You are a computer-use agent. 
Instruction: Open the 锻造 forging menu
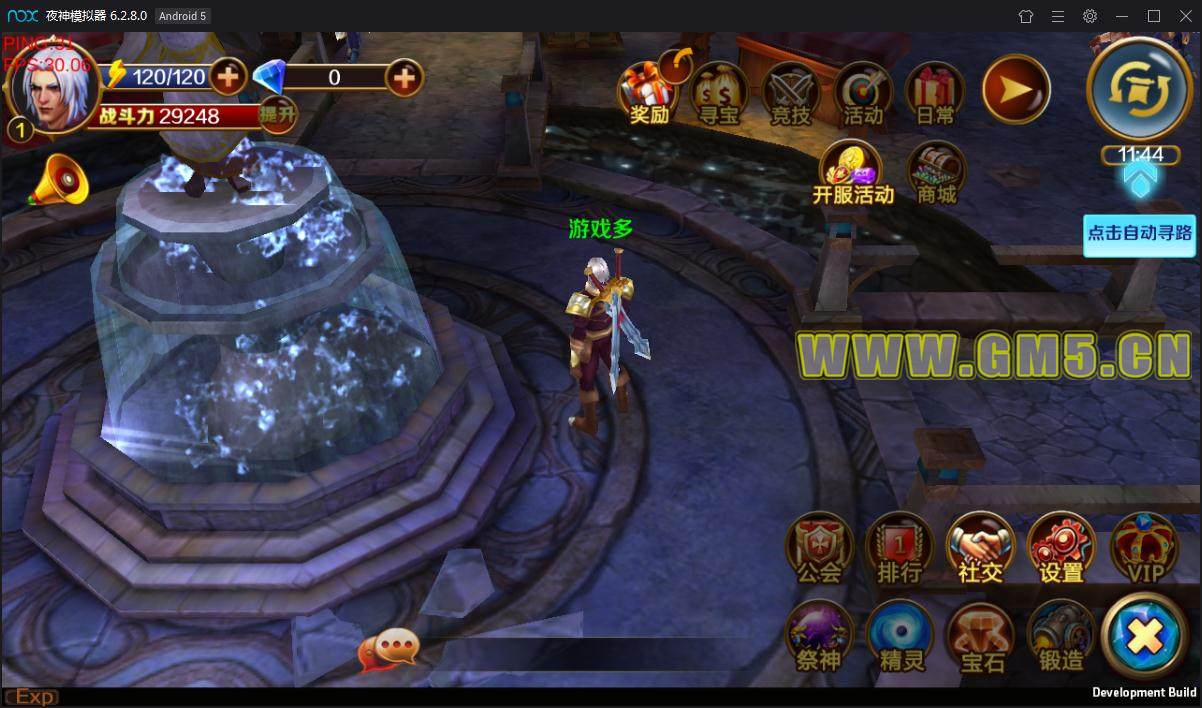[x=1061, y=637]
